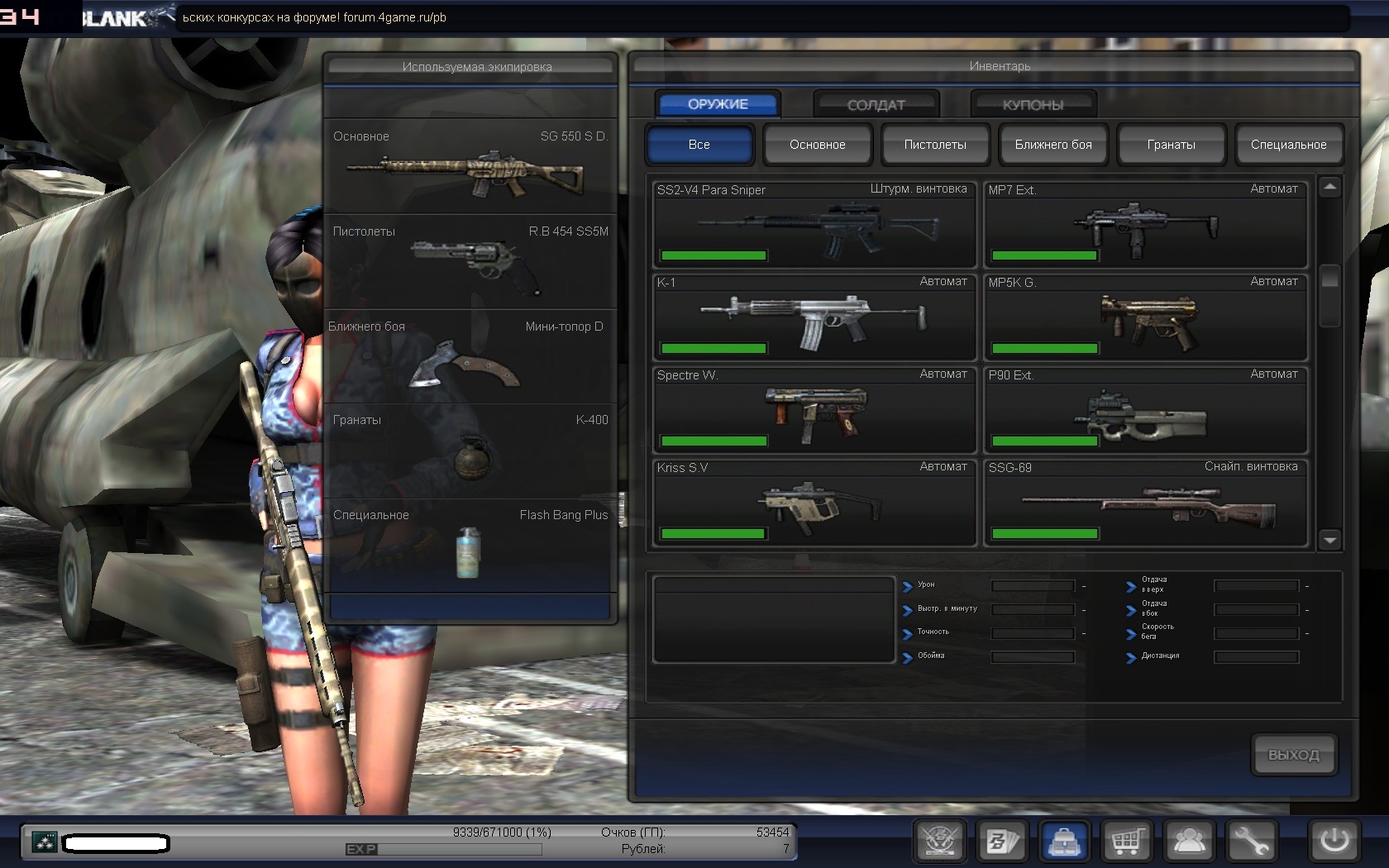Switch to the СОЛДАТ inventory tab
Viewport: 1389px width, 868px height.
pos(876,105)
